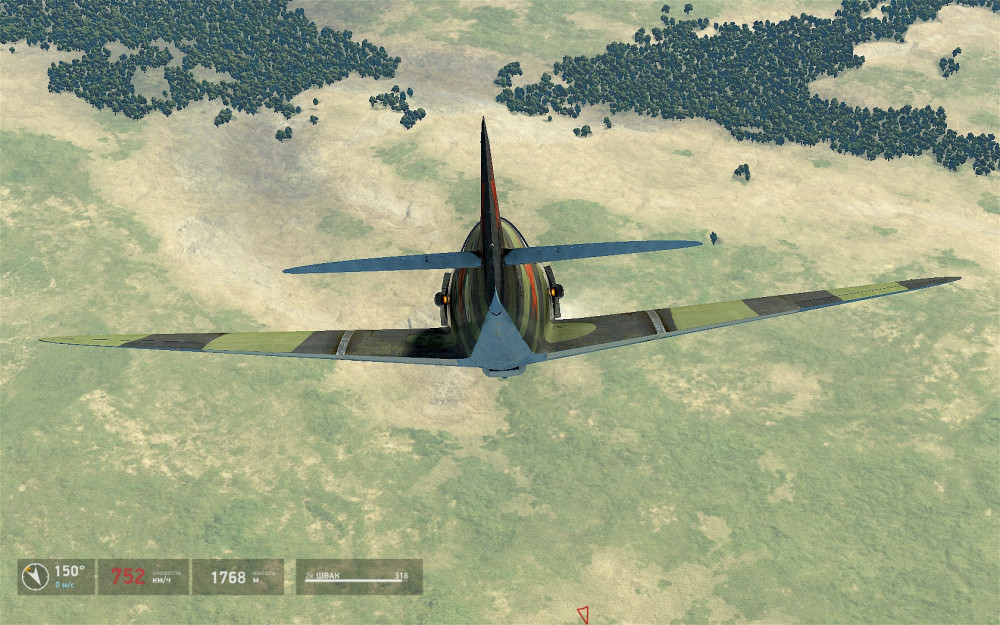Click the compass heading icon
Image resolution: width=1000 pixels, height=625 pixels.
pyautogui.click(x=36, y=577)
